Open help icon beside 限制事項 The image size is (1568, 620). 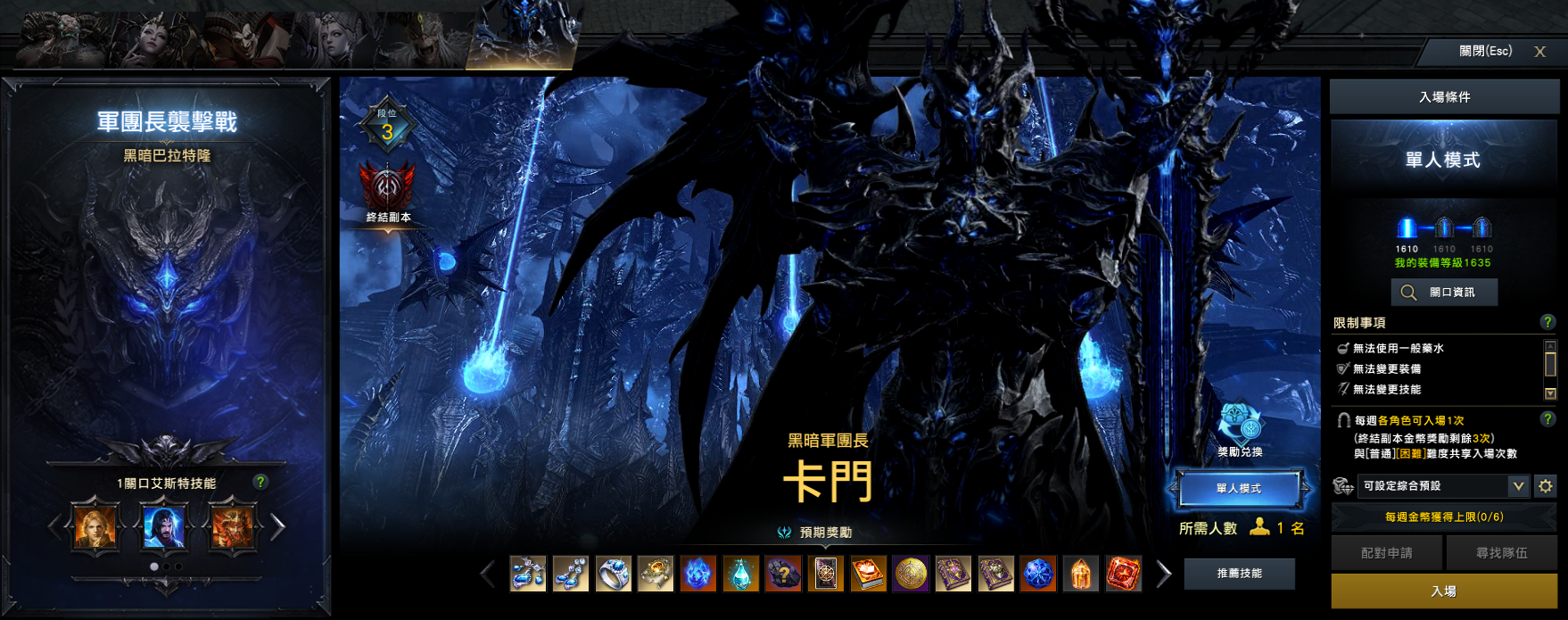[1547, 322]
